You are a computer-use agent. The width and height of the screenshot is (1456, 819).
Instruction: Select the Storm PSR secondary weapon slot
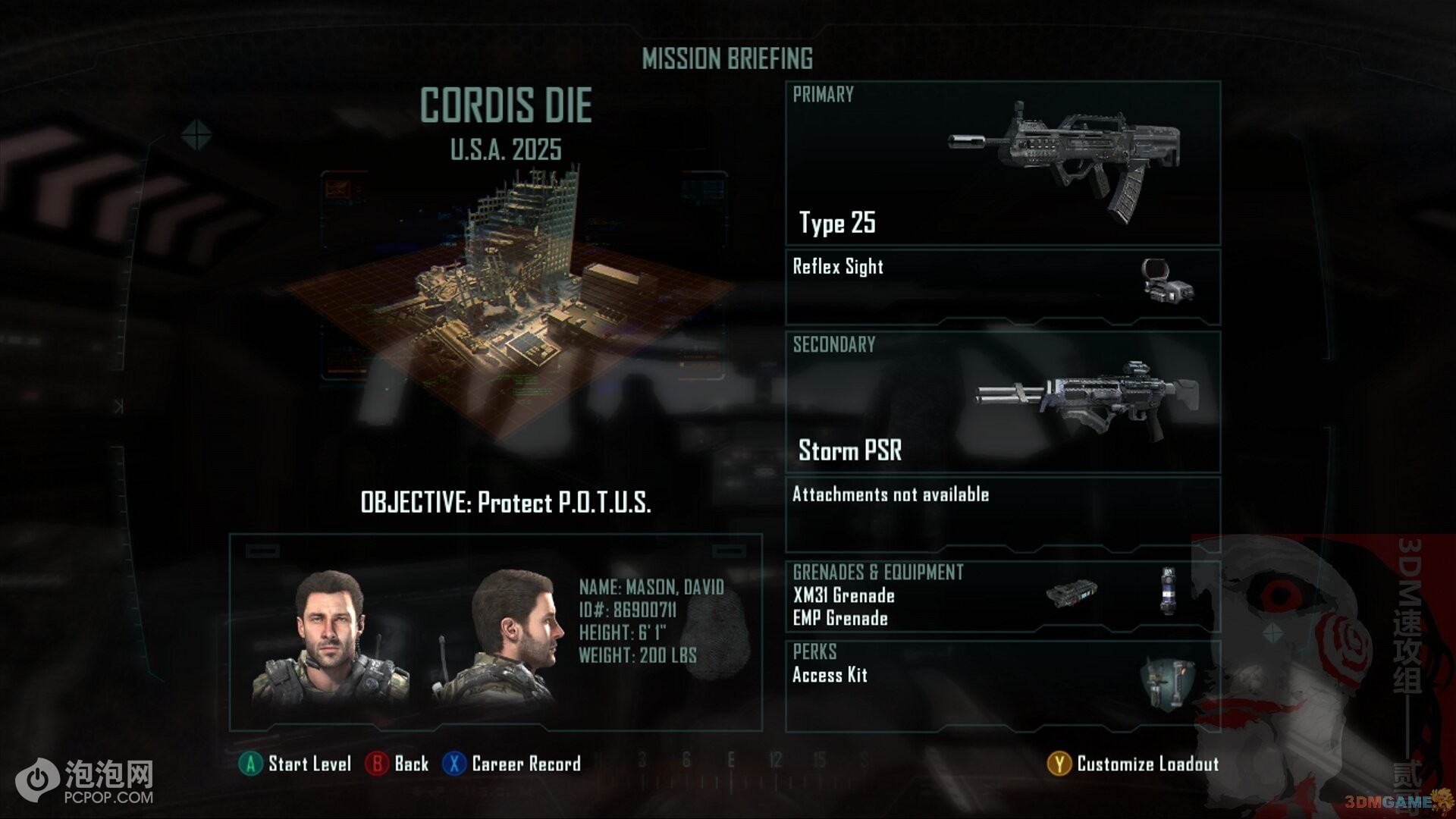[1003, 402]
